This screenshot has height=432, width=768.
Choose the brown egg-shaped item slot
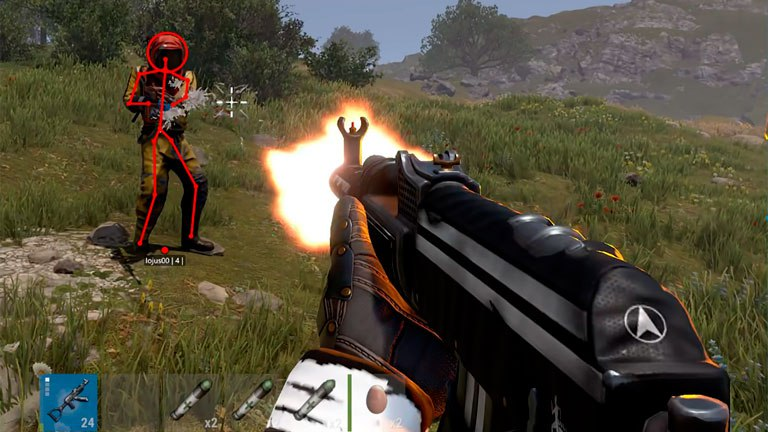tap(379, 401)
